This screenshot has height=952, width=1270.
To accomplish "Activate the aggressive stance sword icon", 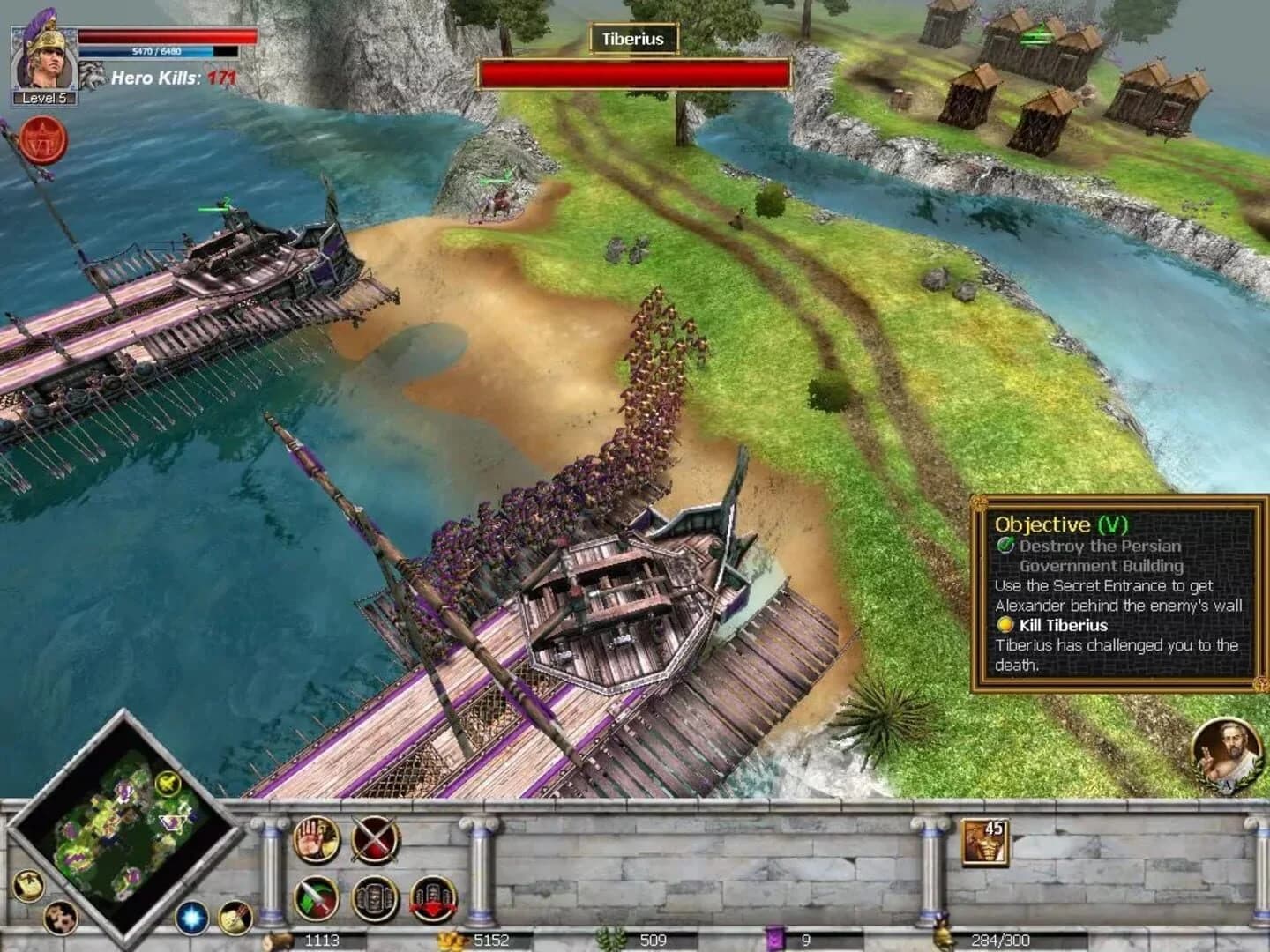I will pyautogui.click(x=316, y=900).
